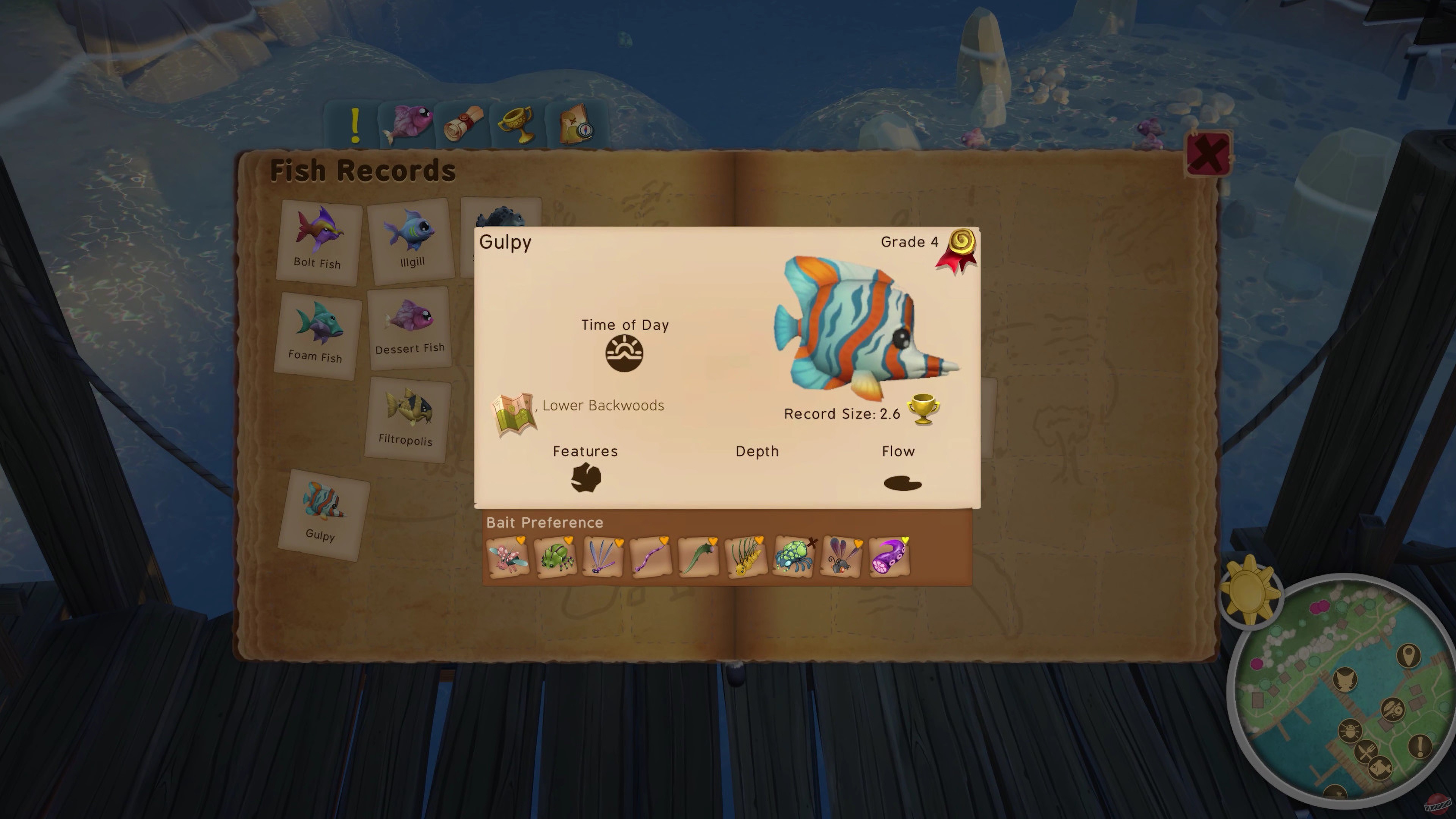The width and height of the screenshot is (1456, 819).
Task: Open the Features detail icon
Action: pyautogui.click(x=585, y=479)
